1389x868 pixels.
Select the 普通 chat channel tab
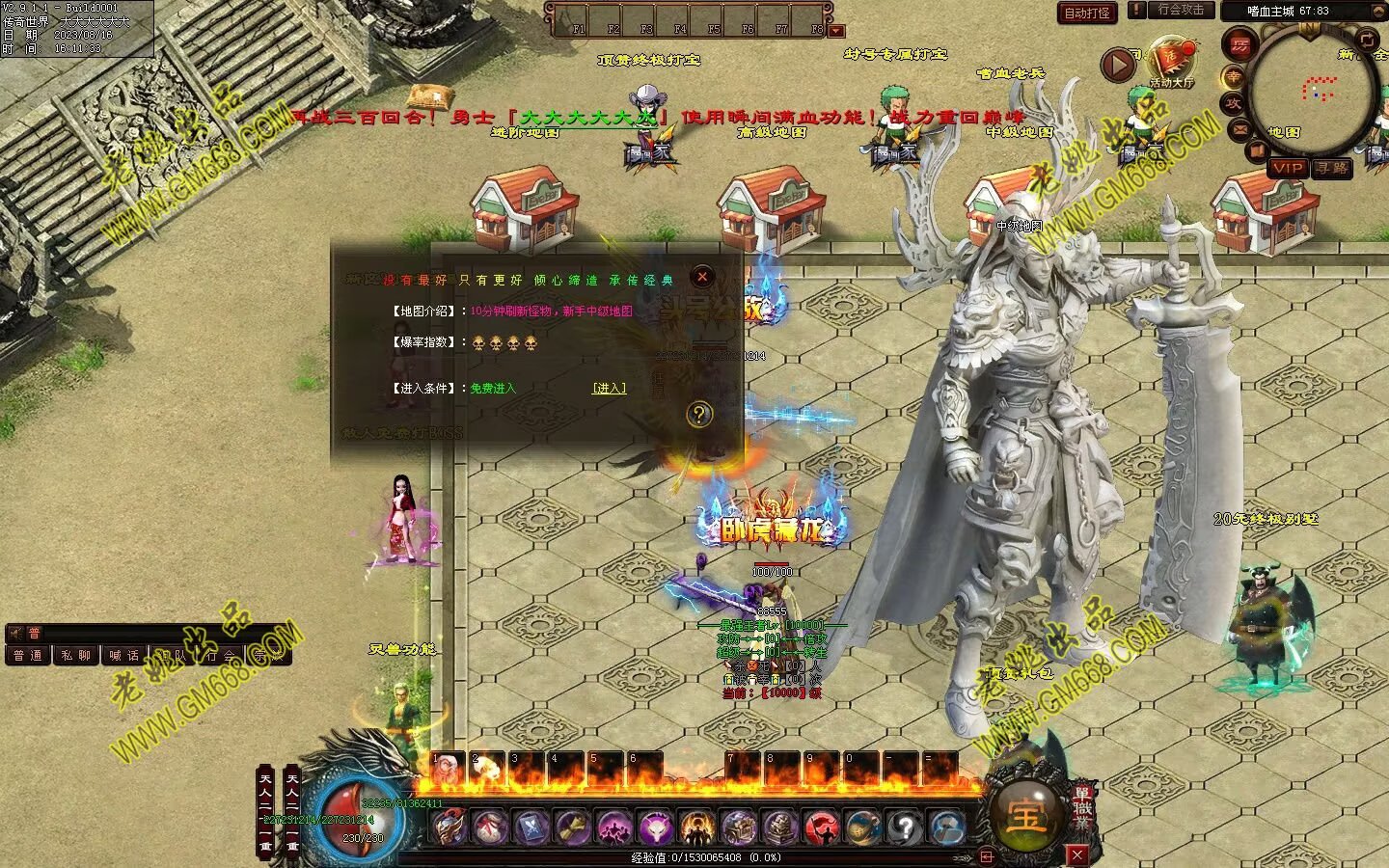[x=28, y=655]
